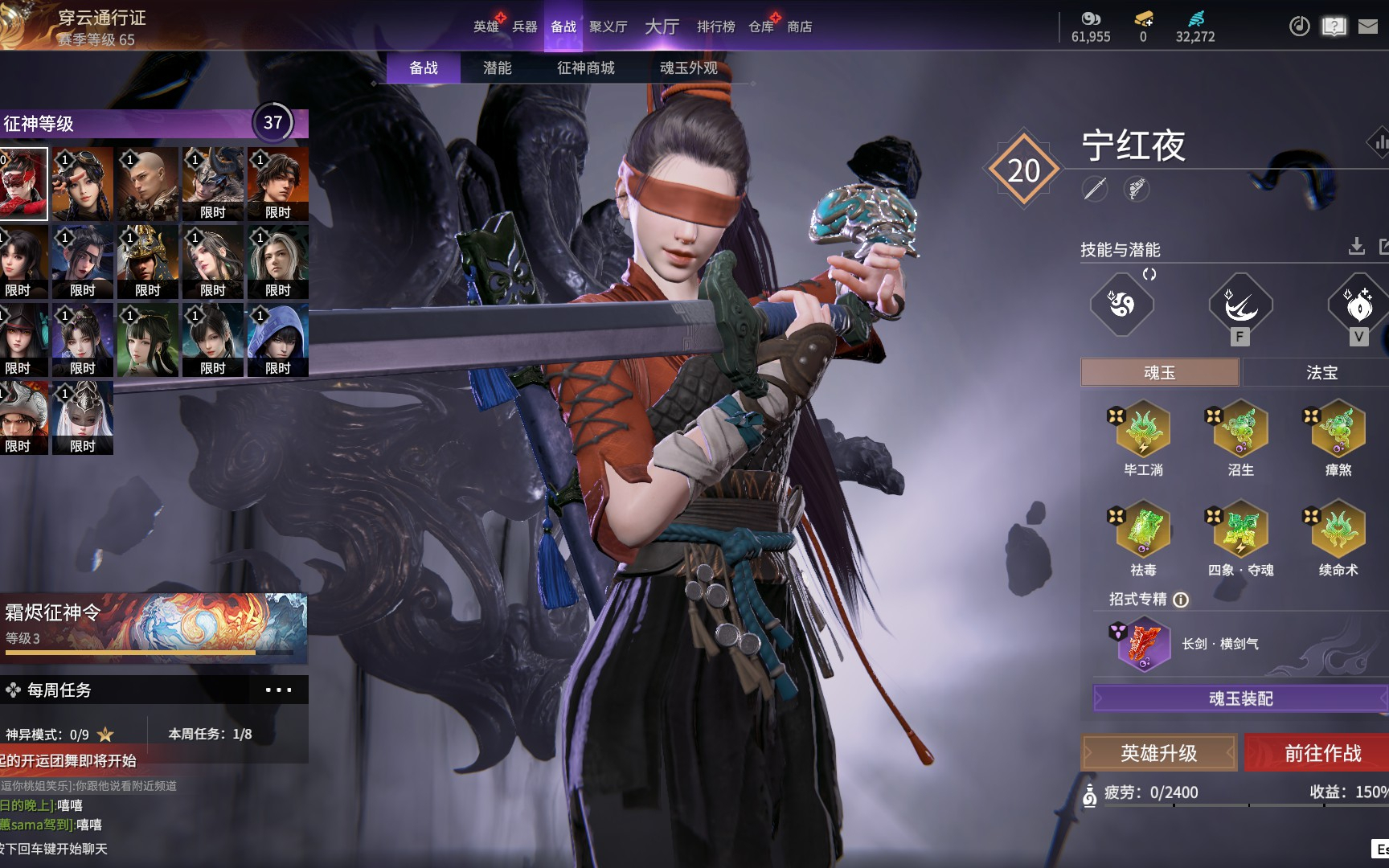Select the 法宝 tab
Image resolution: width=1389 pixels, height=868 pixels.
pyautogui.click(x=1321, y=372)
